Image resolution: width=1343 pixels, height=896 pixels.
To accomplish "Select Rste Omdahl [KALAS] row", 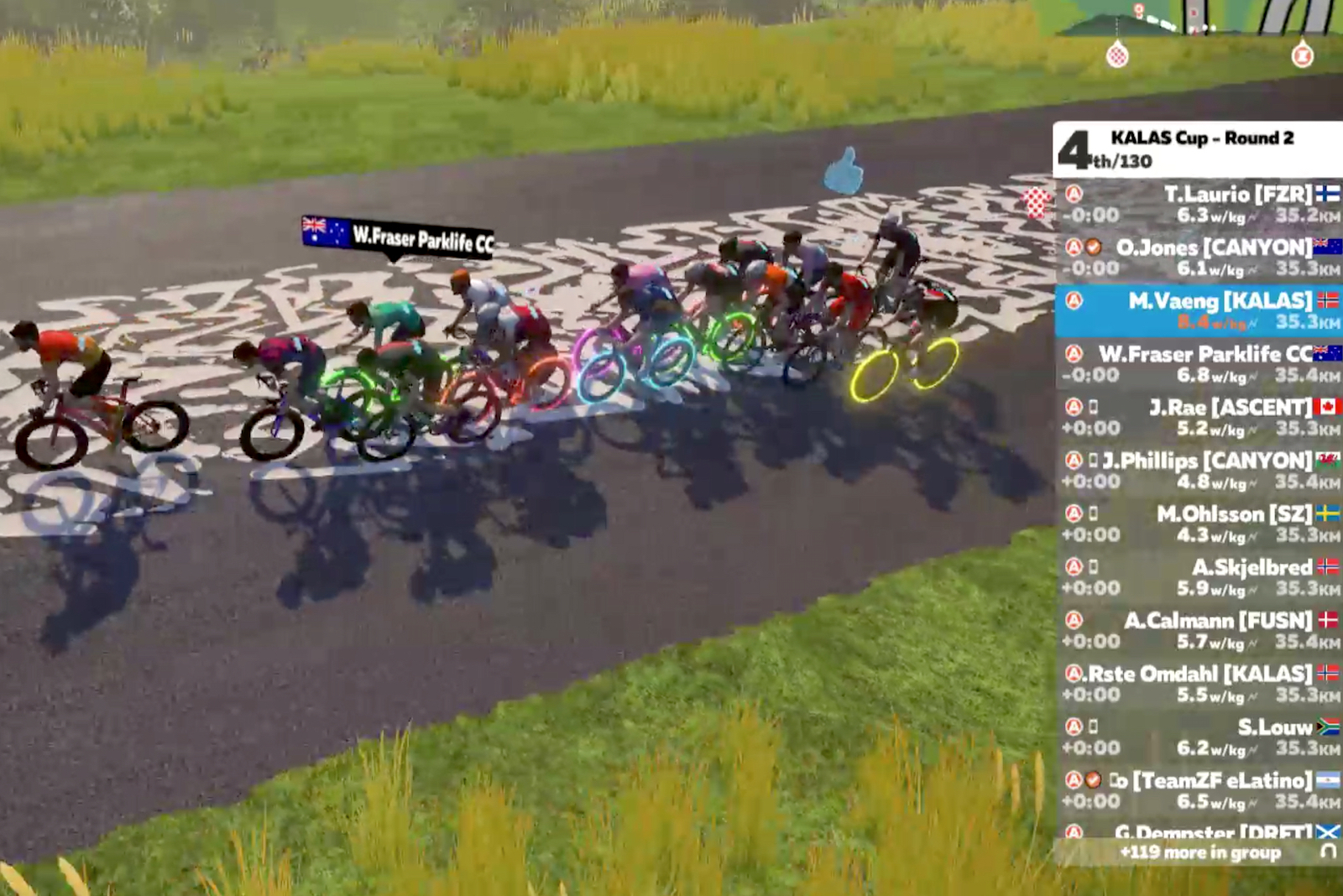I will 1199,684.
